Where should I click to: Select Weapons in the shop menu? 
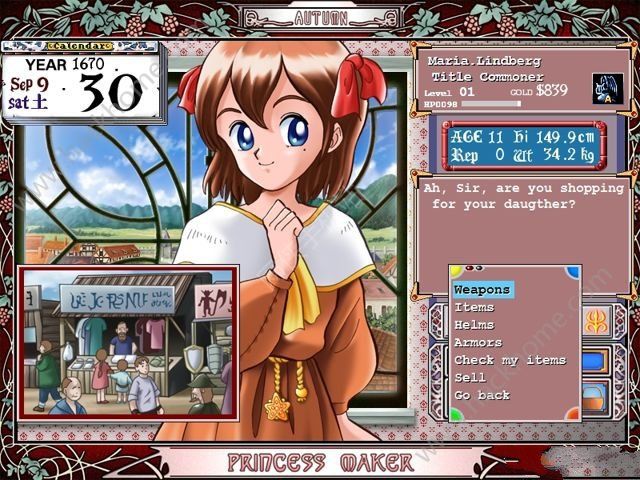482,290
